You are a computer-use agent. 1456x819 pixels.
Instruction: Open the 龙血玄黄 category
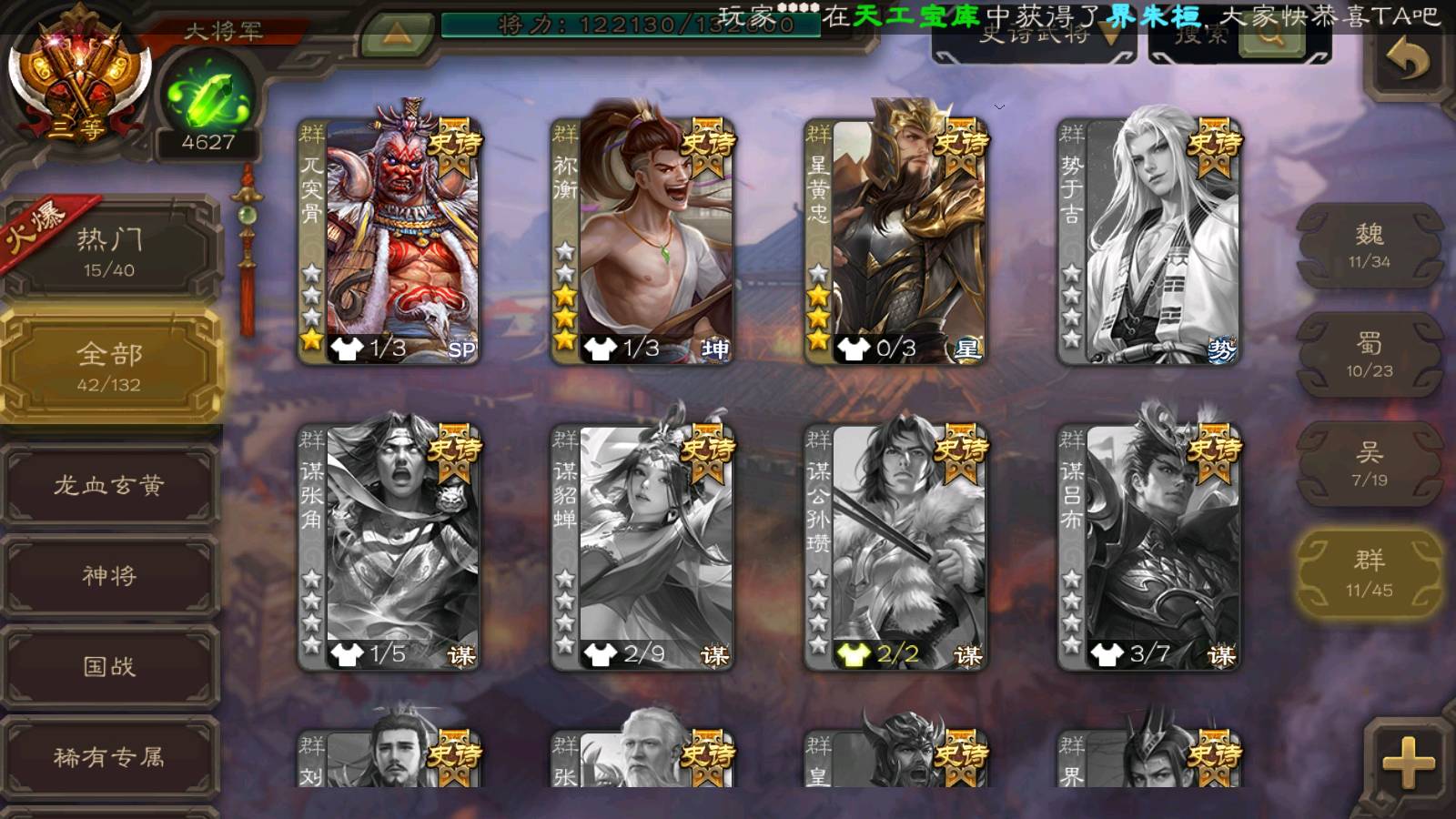coord(109,485)
